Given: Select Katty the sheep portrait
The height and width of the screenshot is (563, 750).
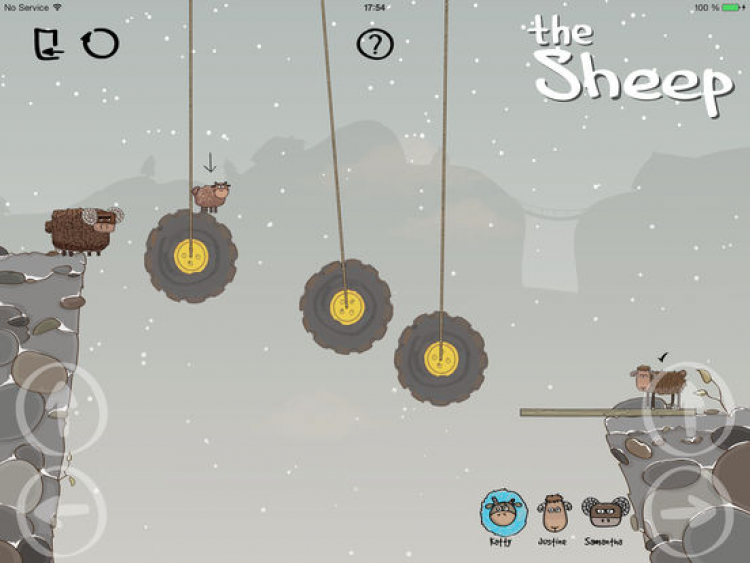Looking at the screenshot, I should [500, 513].
